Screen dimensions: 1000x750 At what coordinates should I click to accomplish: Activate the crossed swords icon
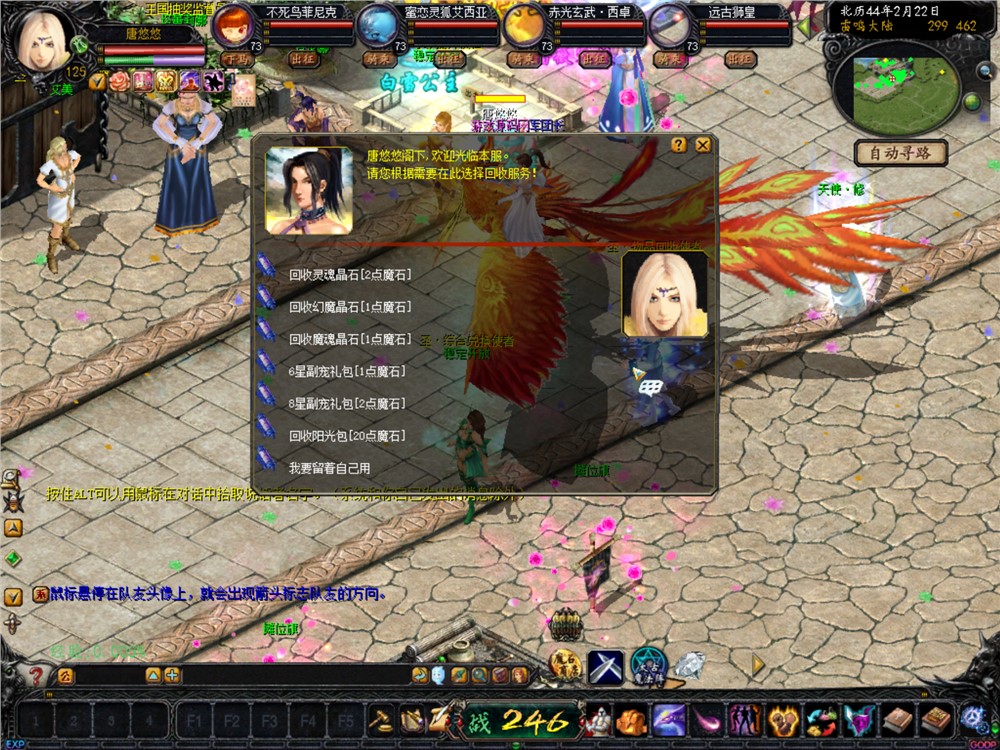point(605,667)
